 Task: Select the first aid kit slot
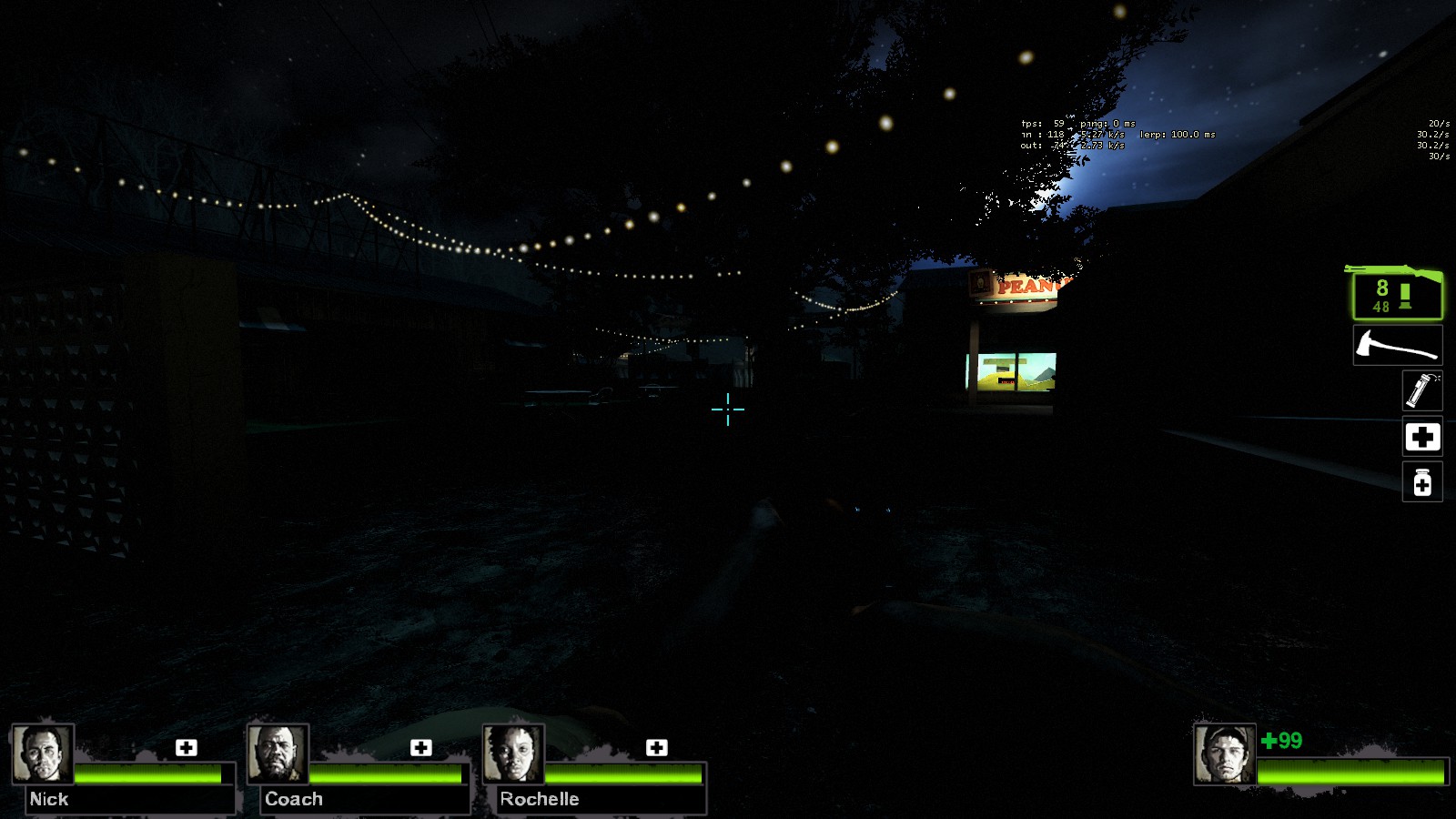coord(1421,437)
